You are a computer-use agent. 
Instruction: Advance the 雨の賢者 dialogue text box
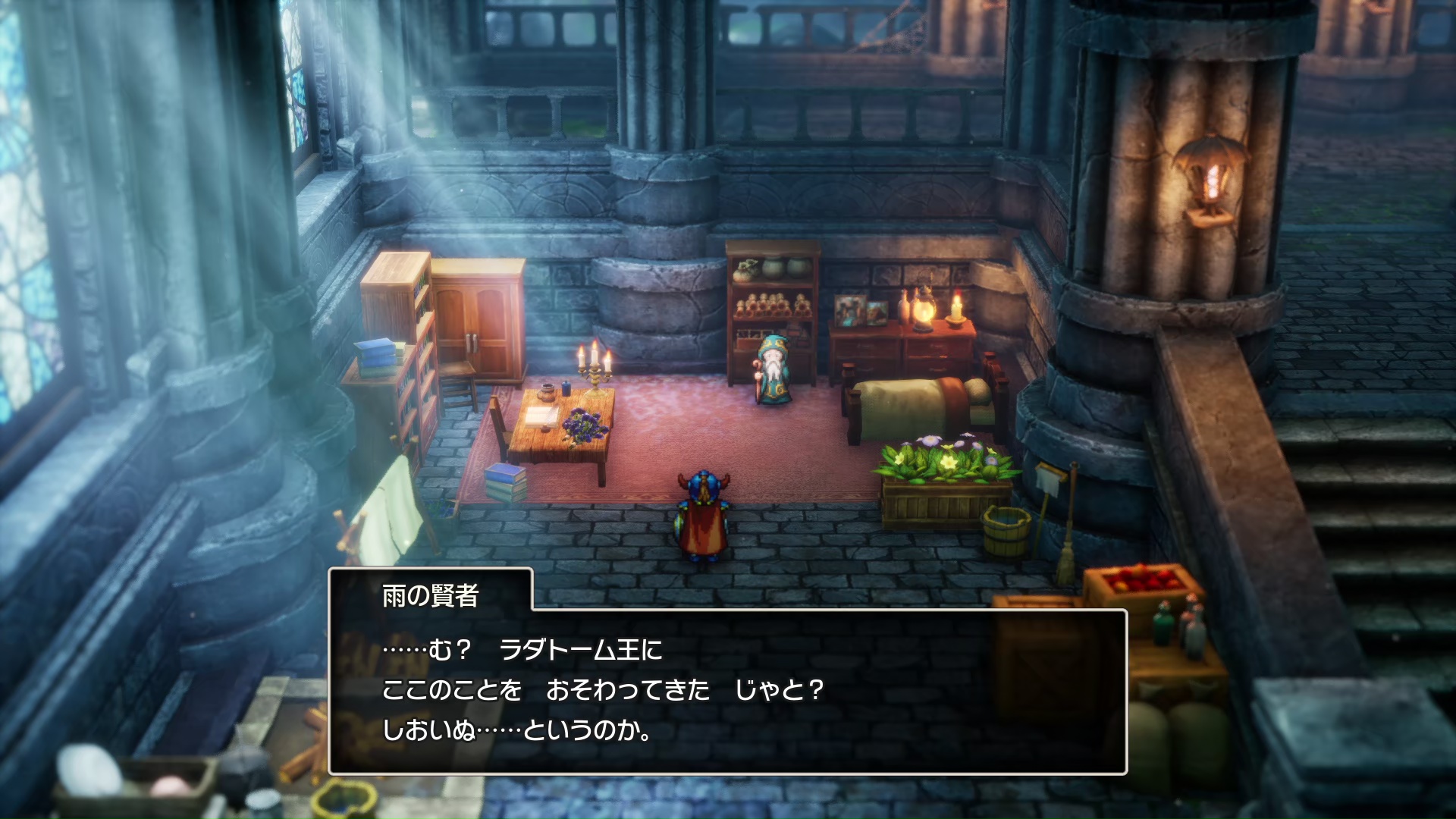click(x=727, y=690)
